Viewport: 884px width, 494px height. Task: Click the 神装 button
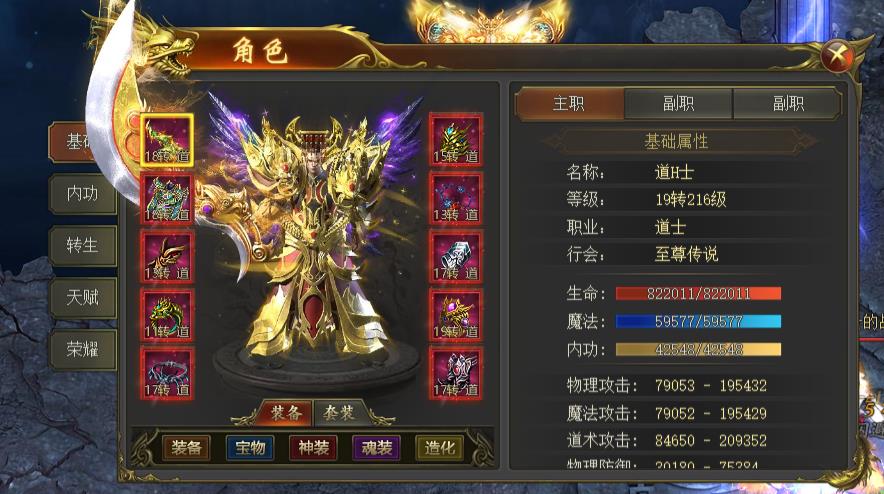(313, 448)
